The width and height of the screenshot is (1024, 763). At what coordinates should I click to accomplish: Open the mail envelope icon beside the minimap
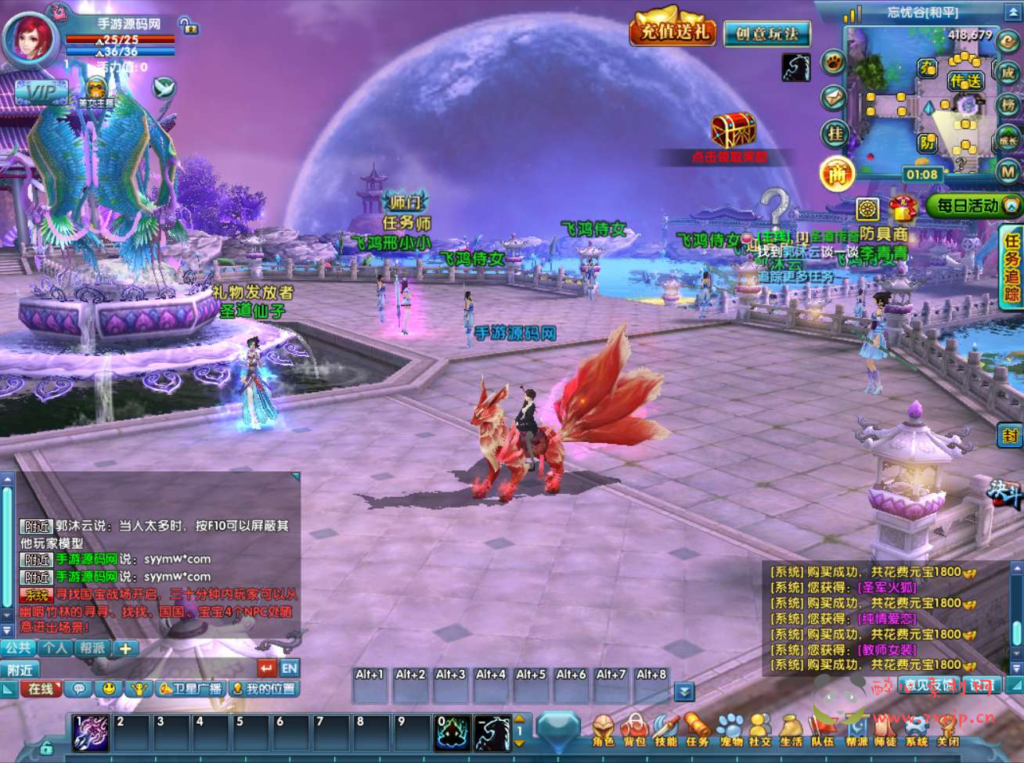[x=833, y=97]
